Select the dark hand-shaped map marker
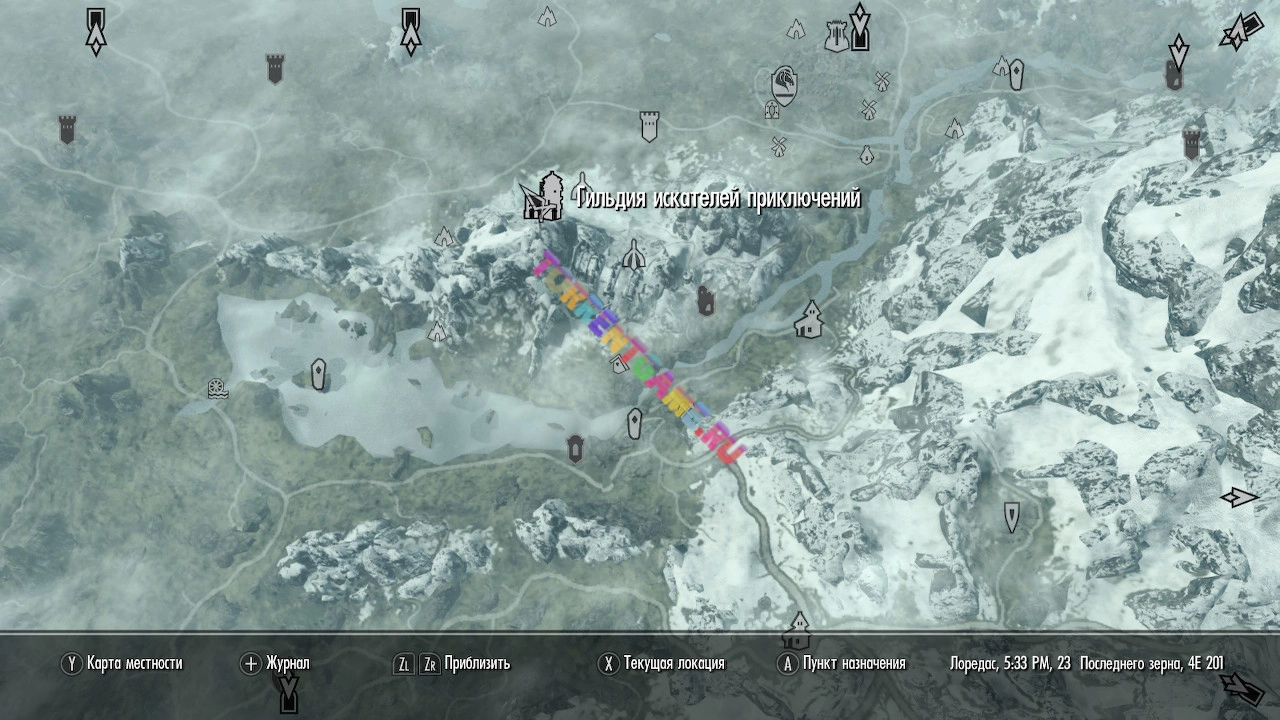This screenshot has height=720, width=1280. [x=707, y=300]
